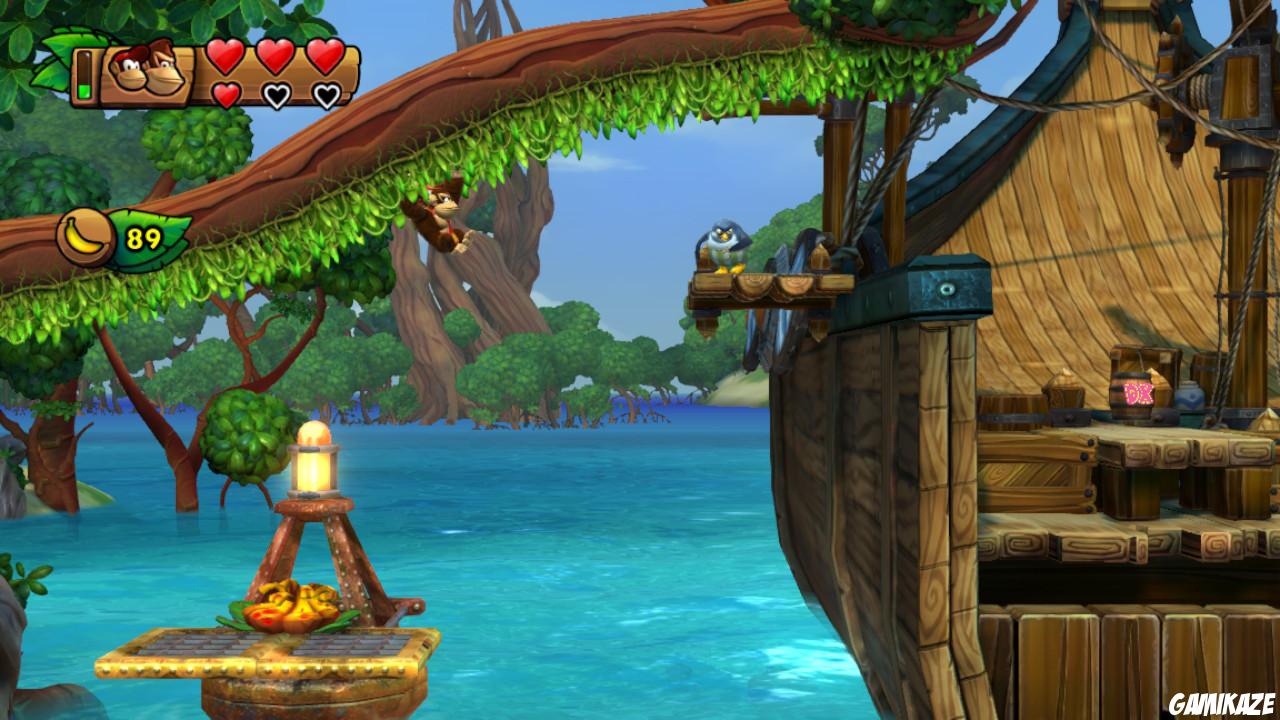Select the leaf emblem beside the banana counter
1280x720 pixels.
160,233
